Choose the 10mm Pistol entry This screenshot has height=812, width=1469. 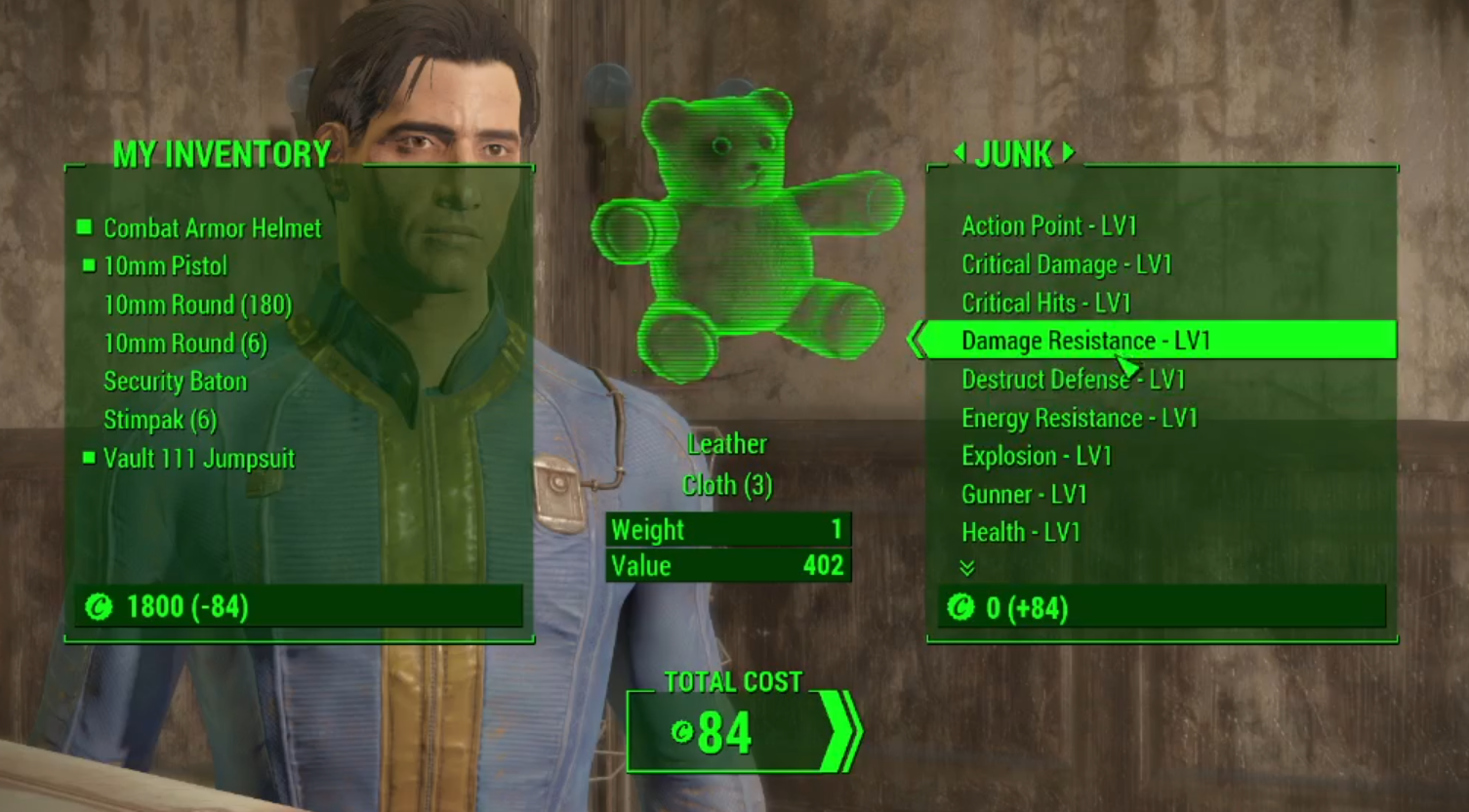[x=165, y=266]
